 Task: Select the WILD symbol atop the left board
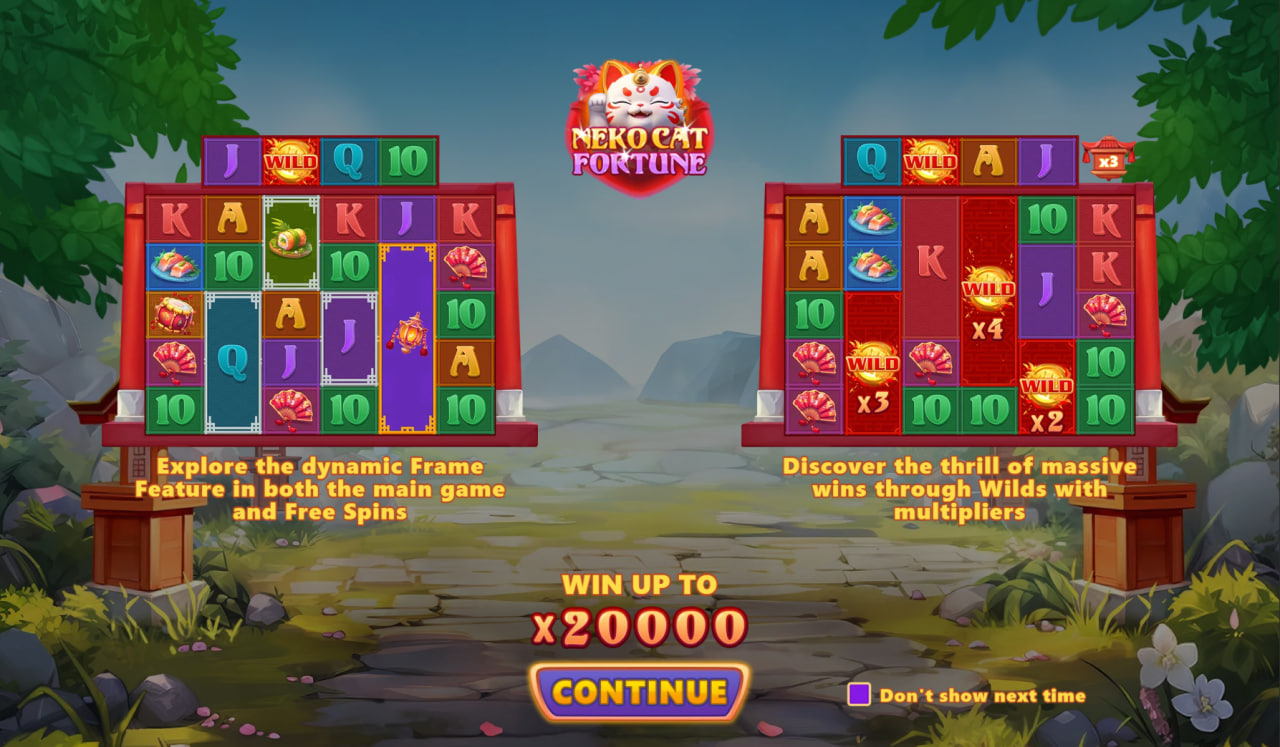click(x=291, y=160)
